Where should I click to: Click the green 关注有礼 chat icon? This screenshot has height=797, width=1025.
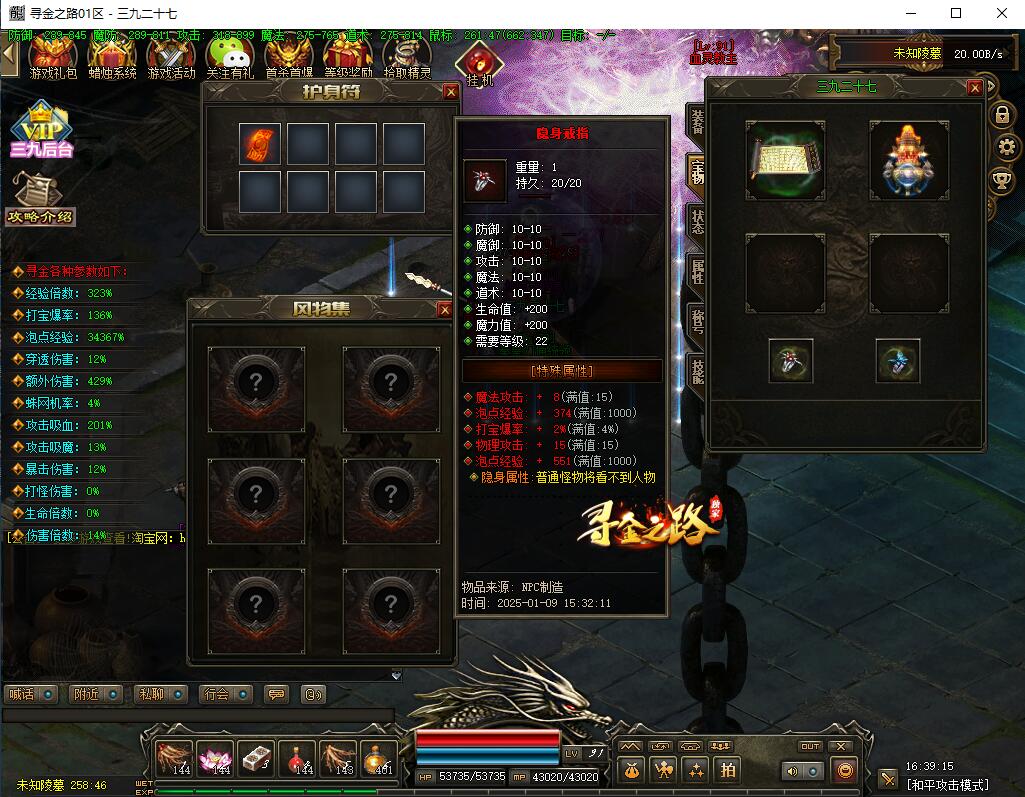(x=230, y=58)
